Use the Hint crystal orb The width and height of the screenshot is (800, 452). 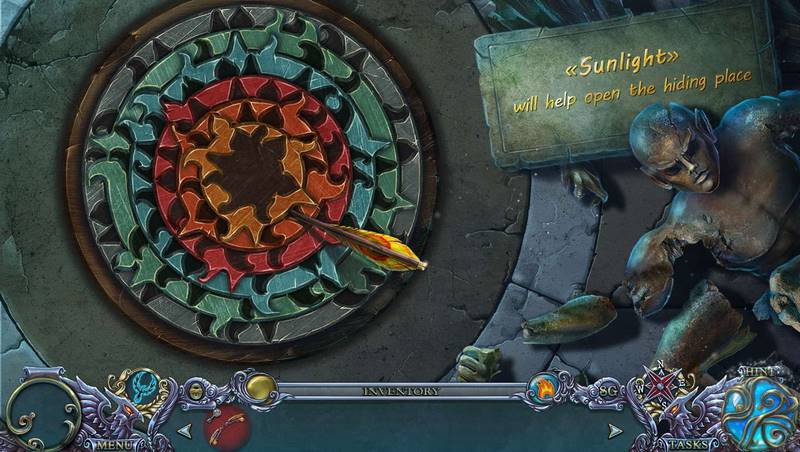pyautogui.click(x=759, y=414)
